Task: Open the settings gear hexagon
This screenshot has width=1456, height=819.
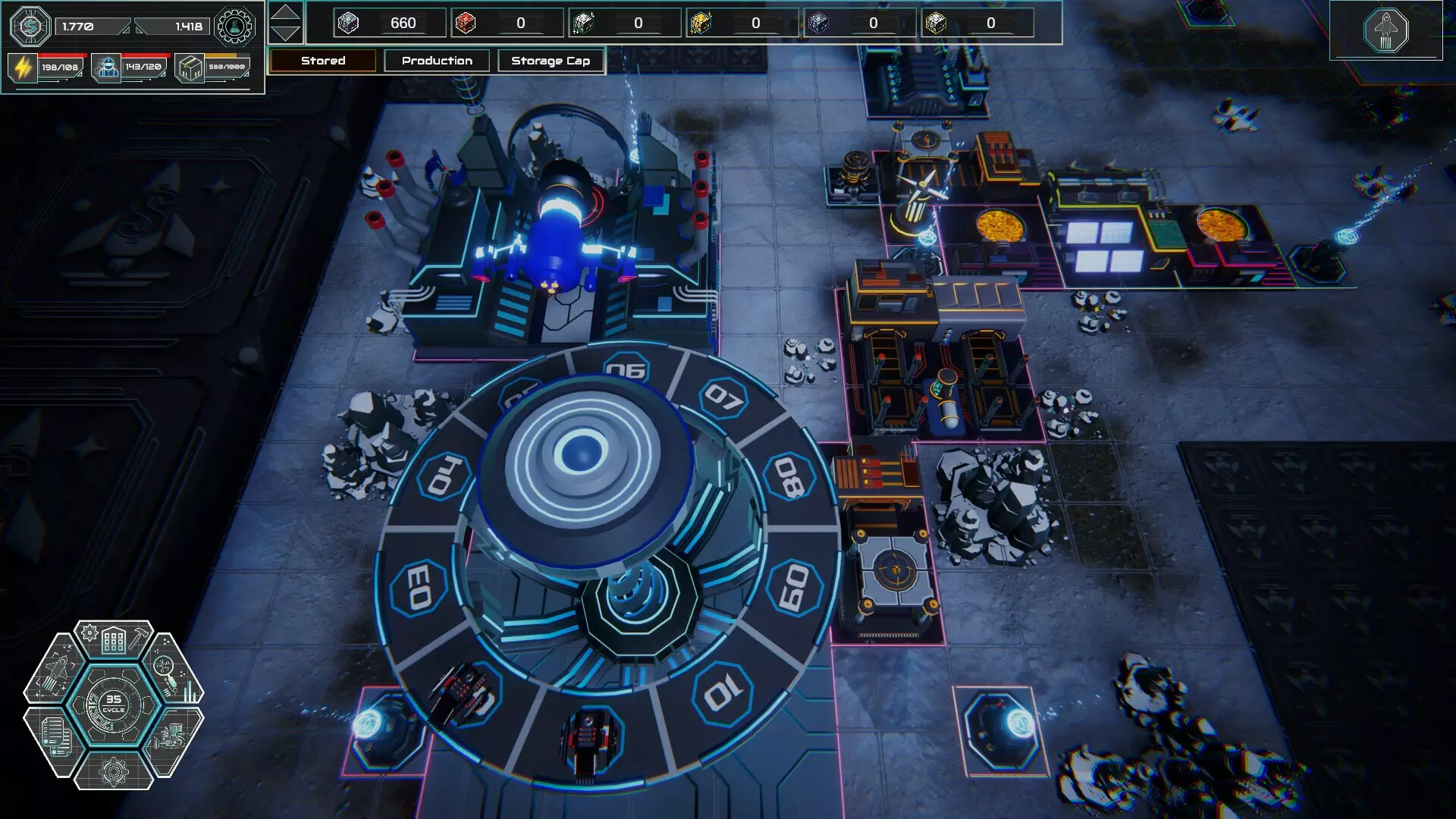Action: (x=114, y=770)
